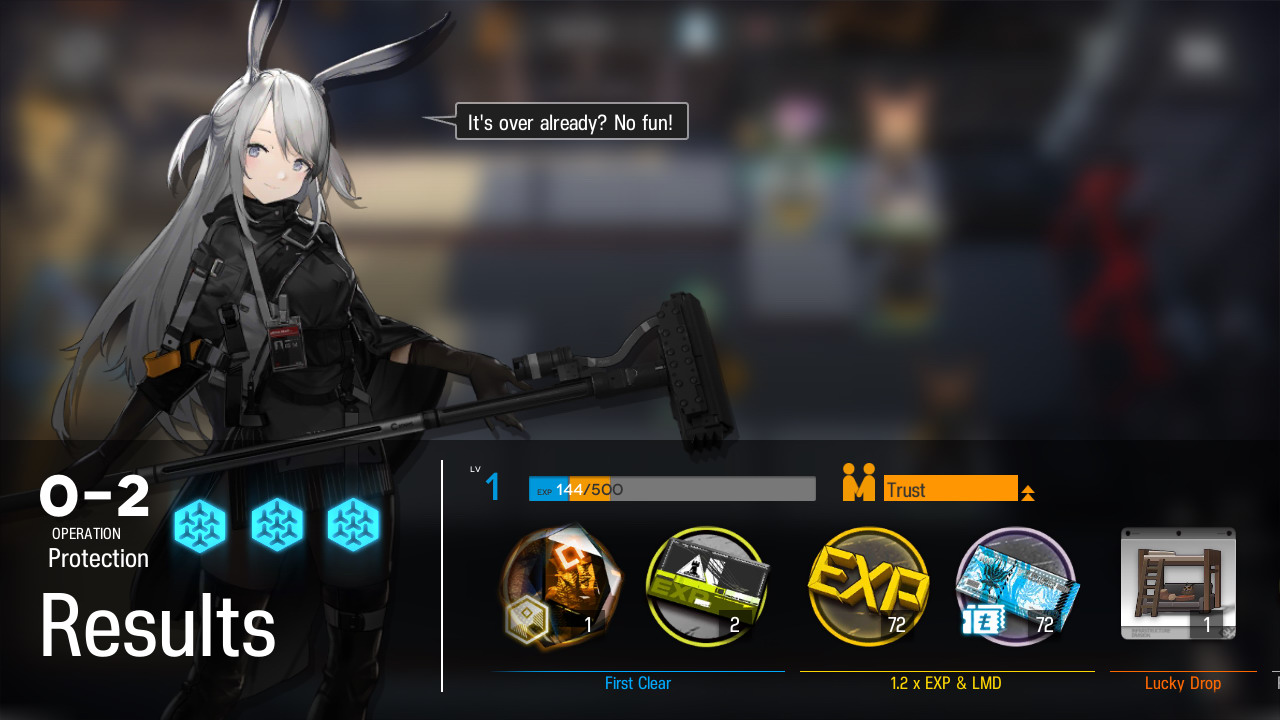Open the blue LMD currency reward
Screen dimensions: 1280x720
click(1015, 587)
